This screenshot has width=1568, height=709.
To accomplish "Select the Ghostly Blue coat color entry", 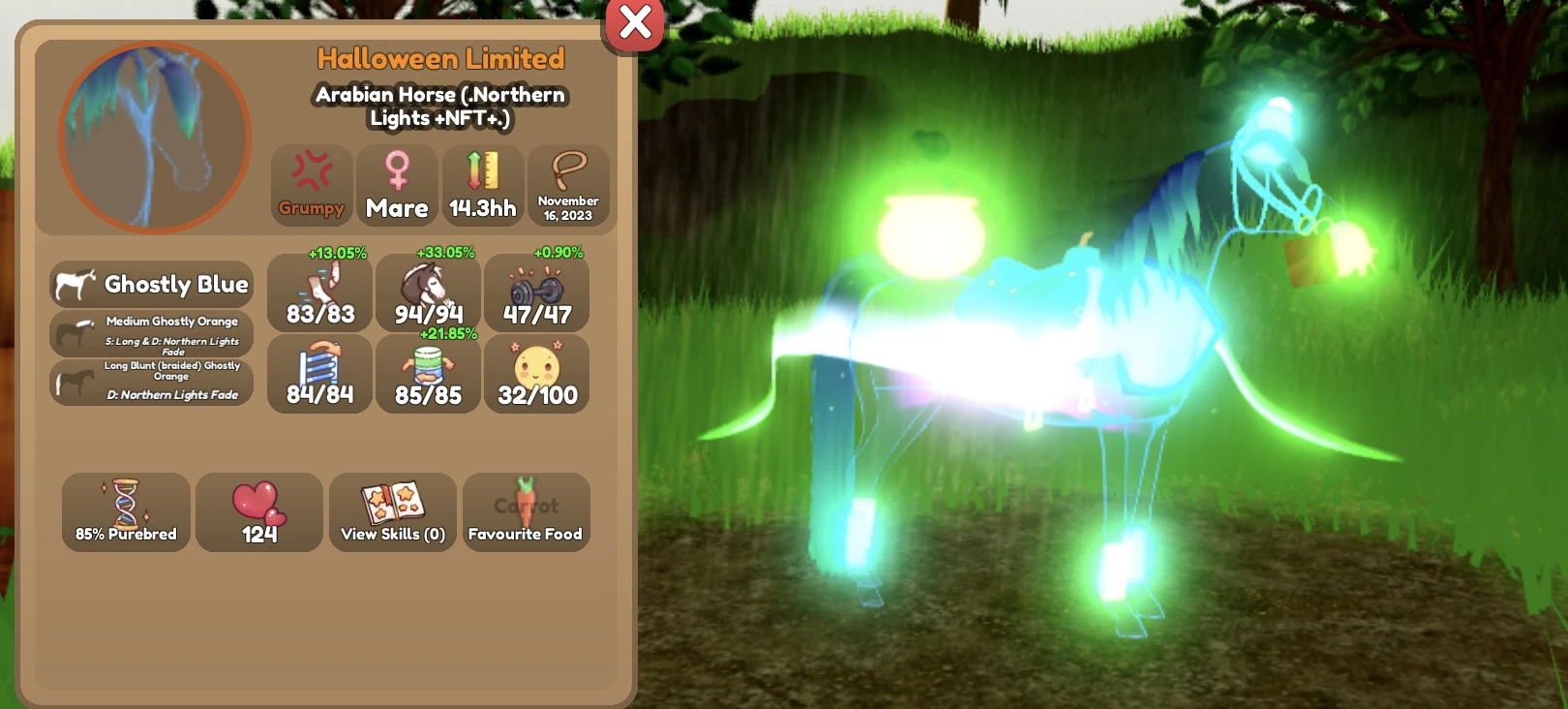I will click(151, 284).
